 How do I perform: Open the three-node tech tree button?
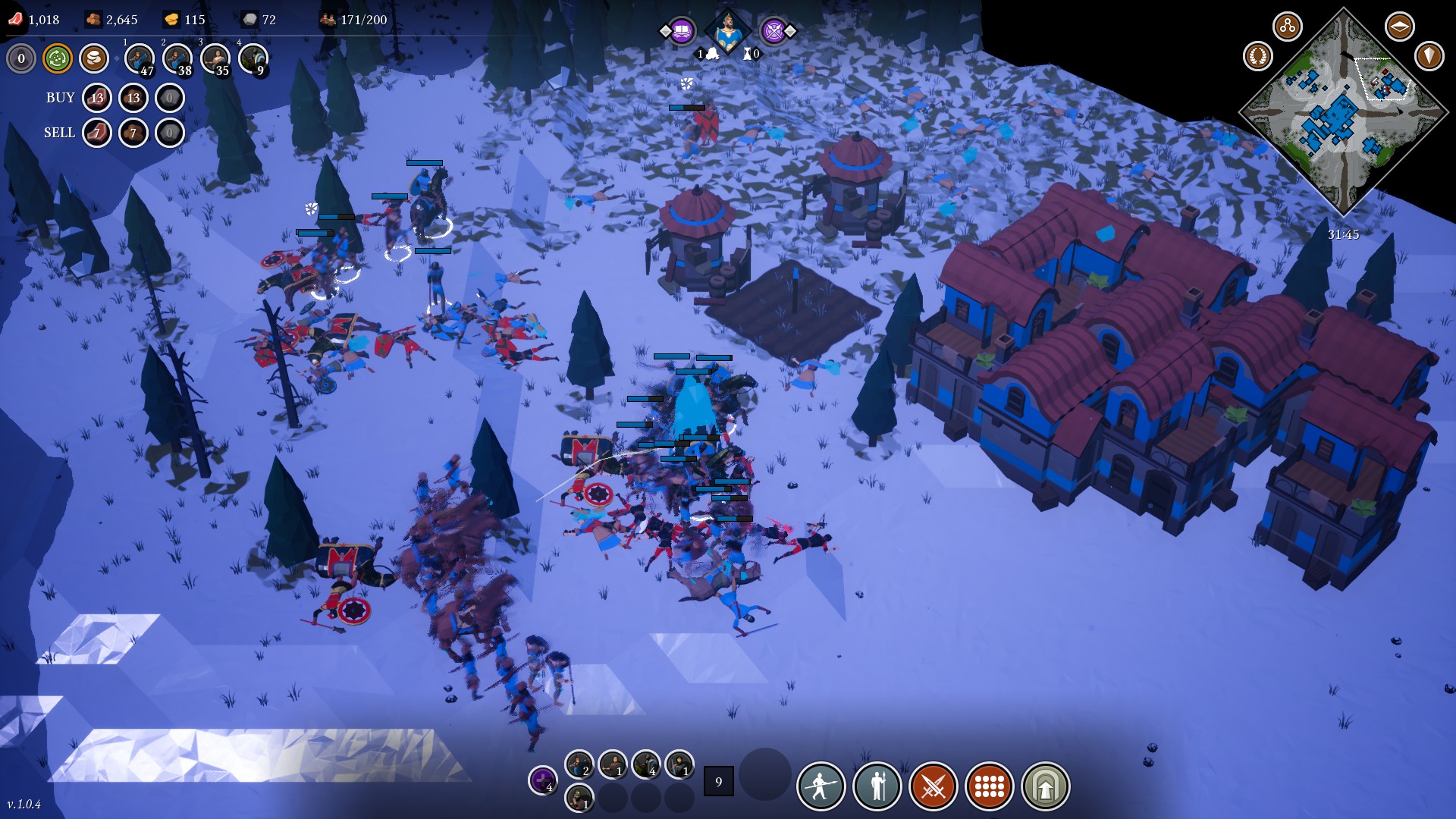1287,27
